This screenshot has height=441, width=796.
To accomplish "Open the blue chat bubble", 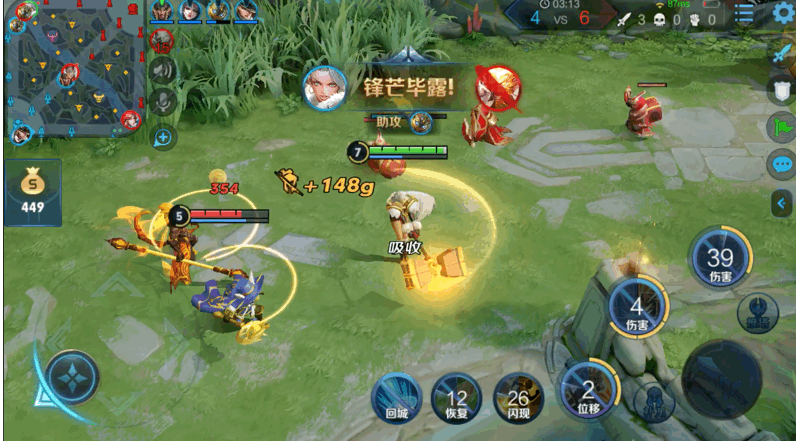I will [x=781, y=165].
